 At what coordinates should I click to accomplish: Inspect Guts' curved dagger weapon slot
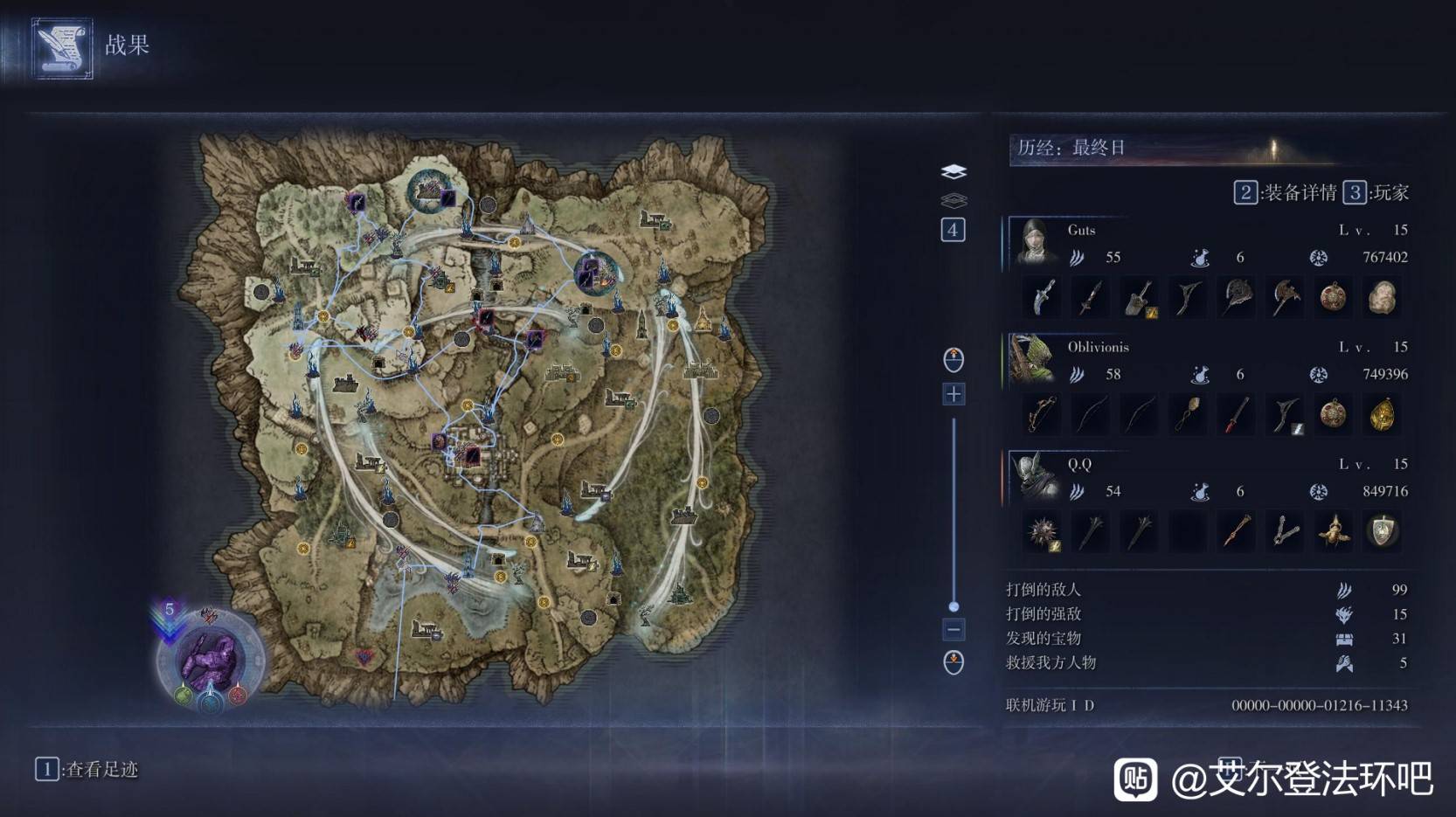1042,298
